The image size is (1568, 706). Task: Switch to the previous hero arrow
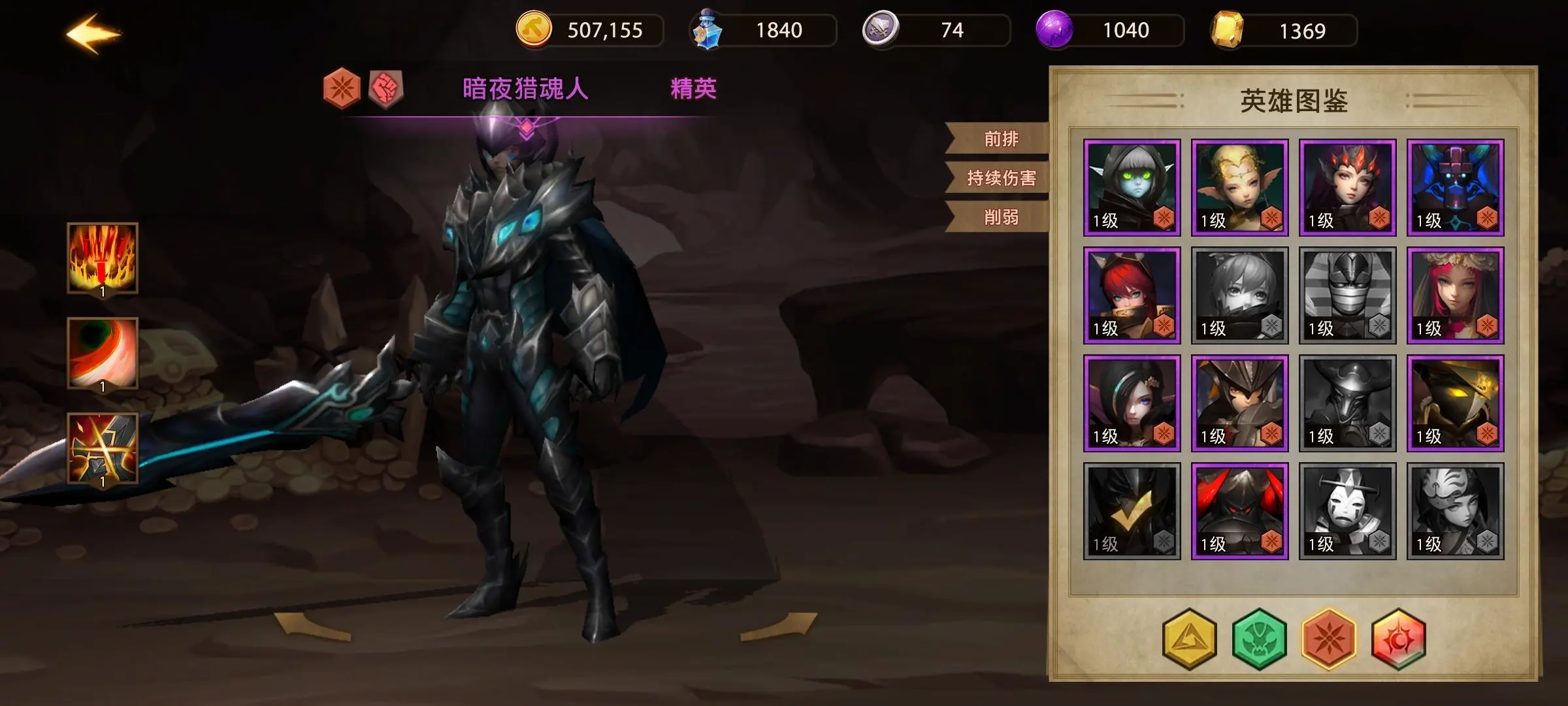click(x=312, y=626)
